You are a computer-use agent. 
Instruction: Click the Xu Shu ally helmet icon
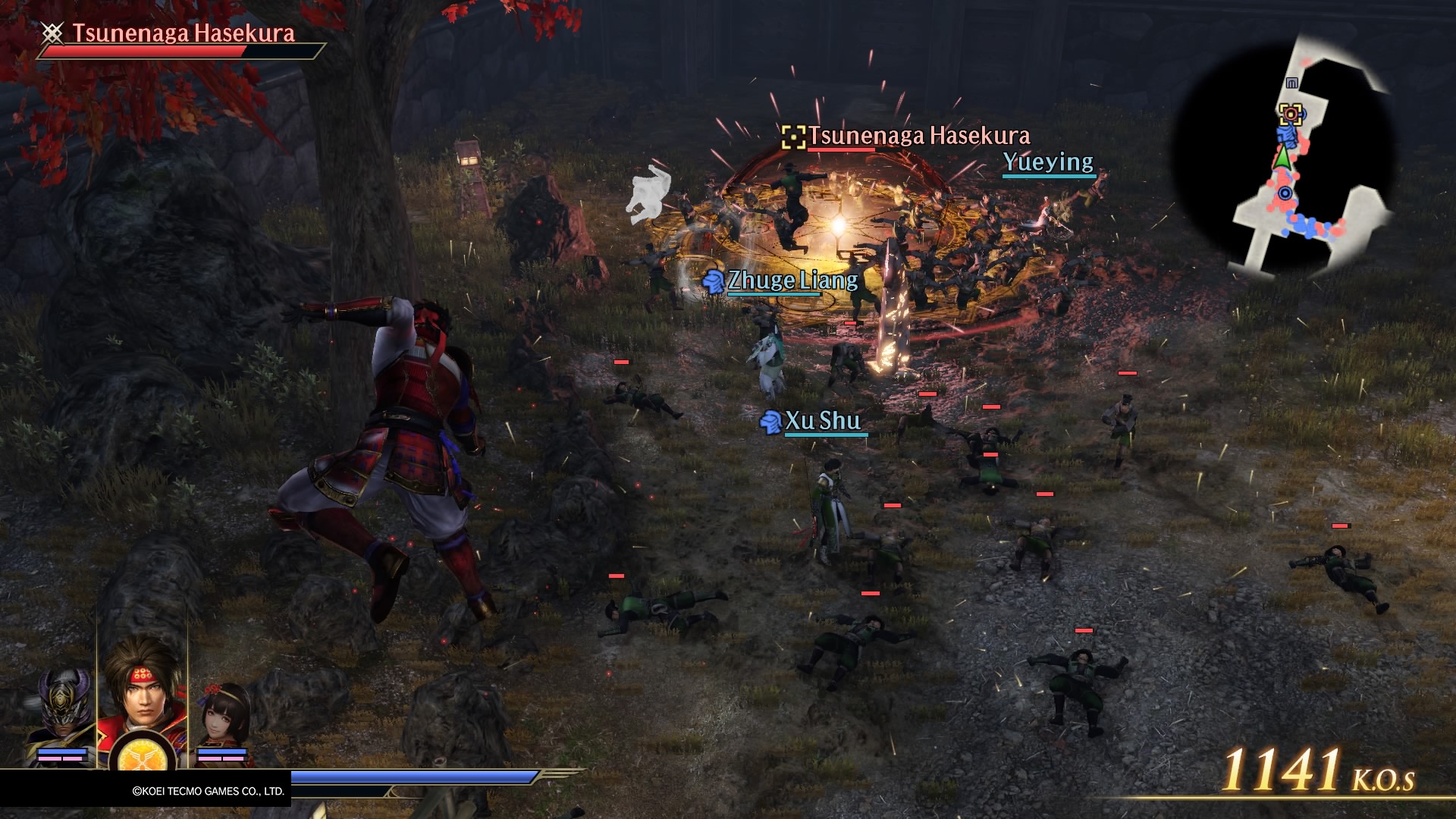tap(770, 422)
